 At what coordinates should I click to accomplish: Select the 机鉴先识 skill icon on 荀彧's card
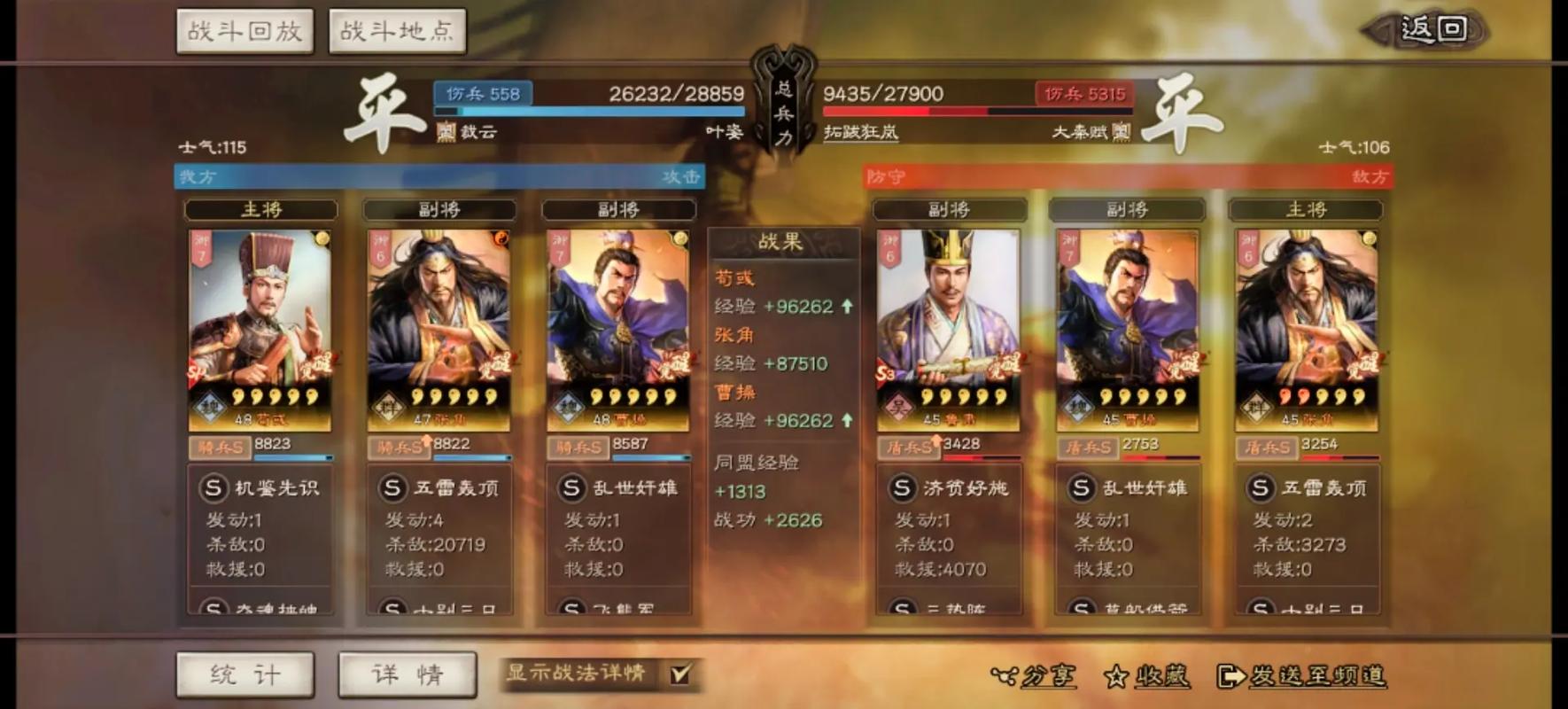pos(213,487)
